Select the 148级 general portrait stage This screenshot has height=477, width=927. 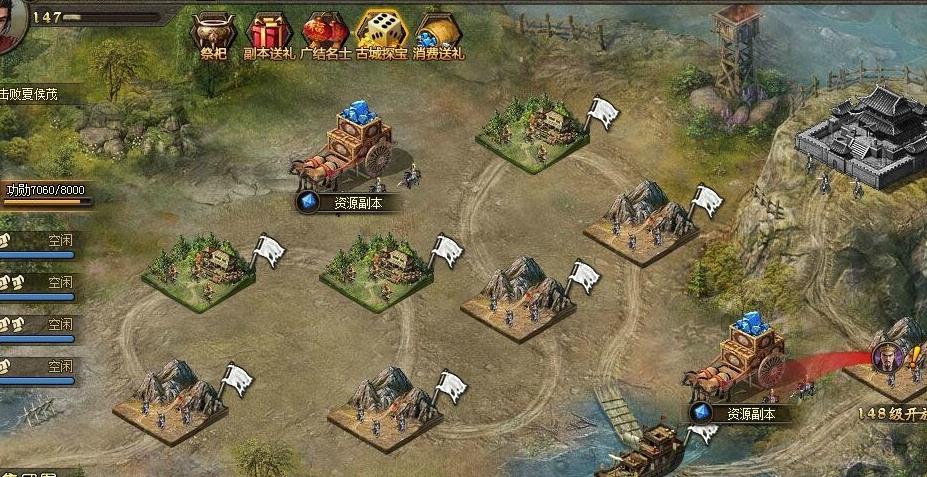886,359
